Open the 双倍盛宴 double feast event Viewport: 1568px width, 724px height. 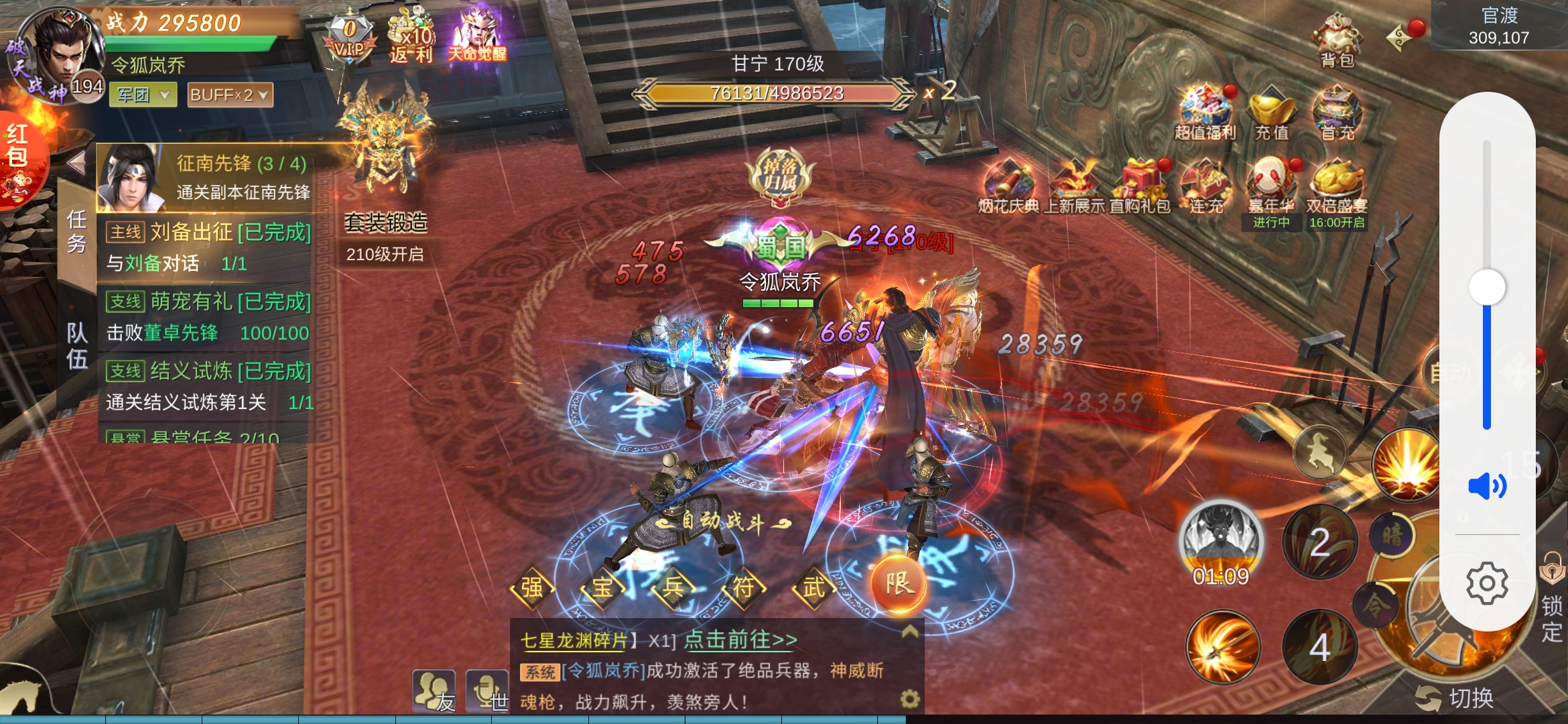pyautogui.click(x=1337, y=188)
